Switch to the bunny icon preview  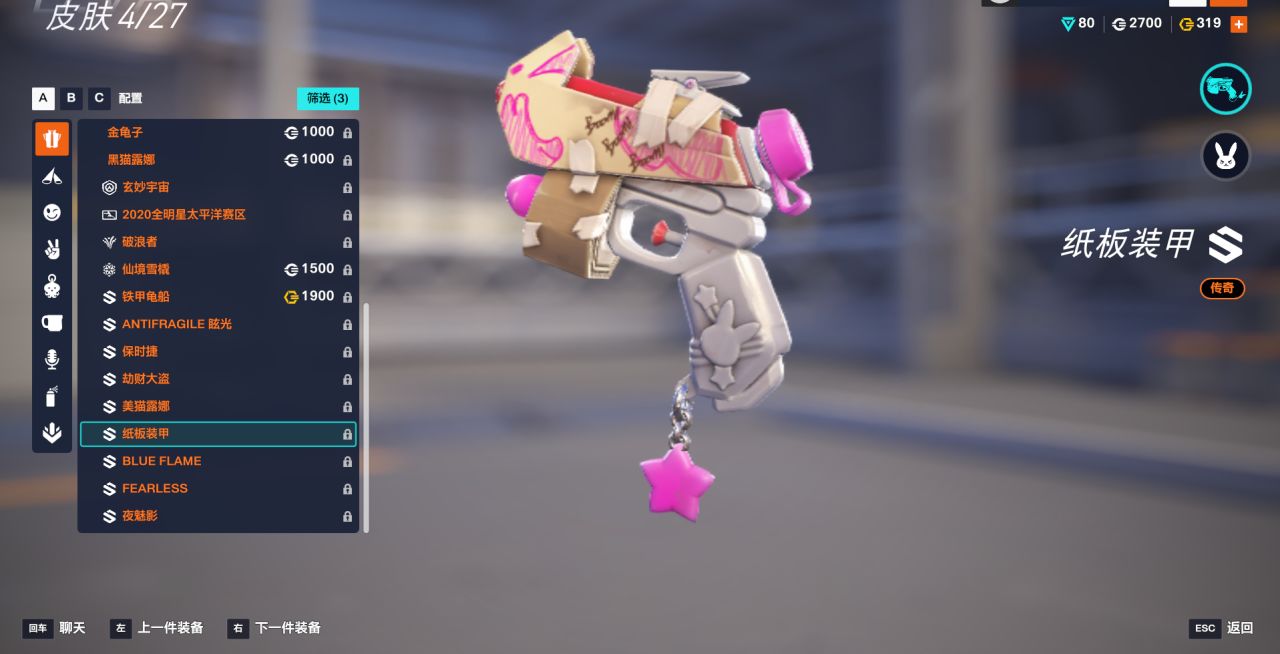click(x=1225, y=156)
